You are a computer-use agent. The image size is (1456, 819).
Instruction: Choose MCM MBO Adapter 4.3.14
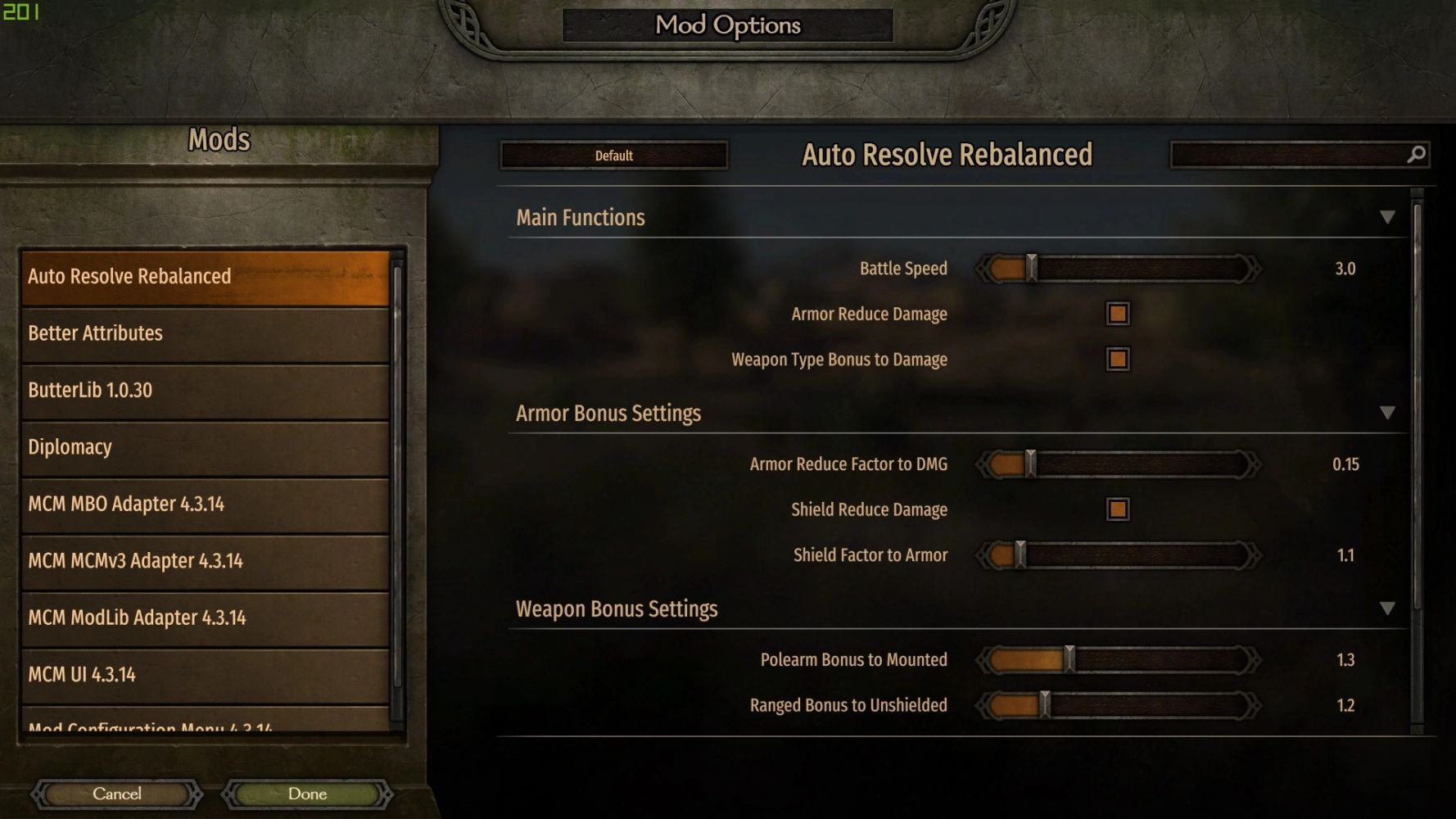tap(205, 505)
